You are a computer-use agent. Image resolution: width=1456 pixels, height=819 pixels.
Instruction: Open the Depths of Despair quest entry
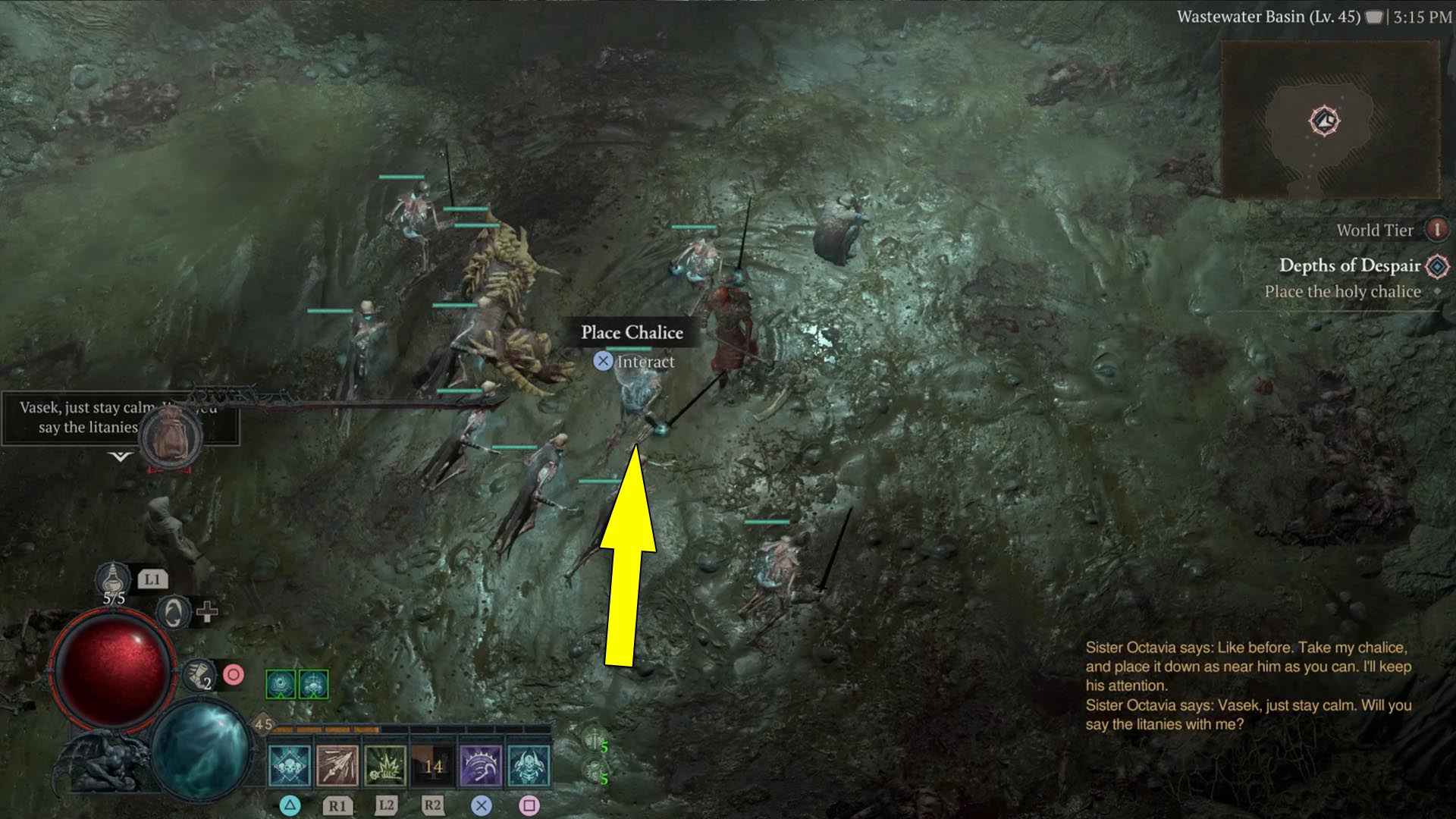tap(1349, 266)
